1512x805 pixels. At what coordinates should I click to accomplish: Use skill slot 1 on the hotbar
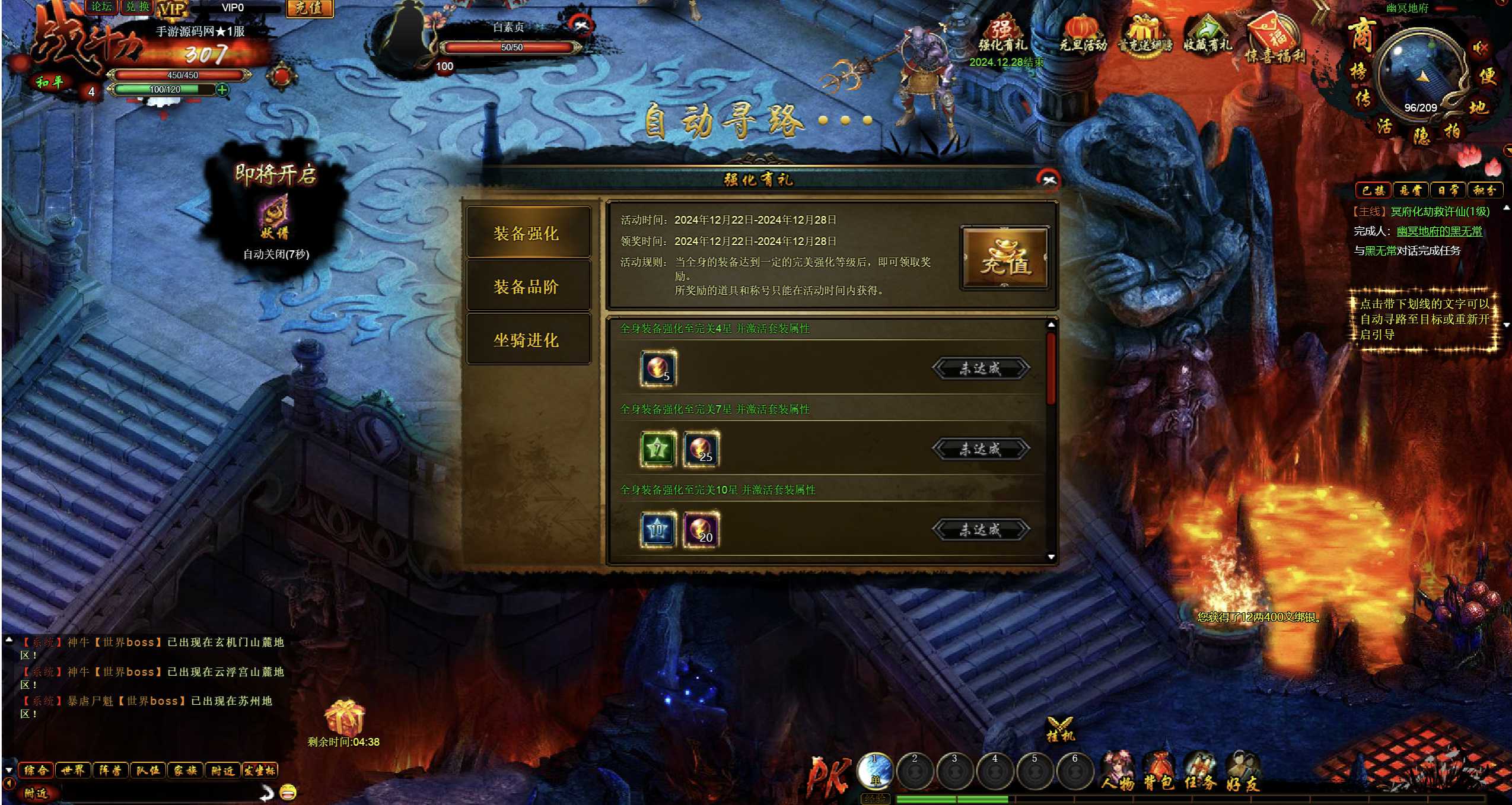875,771
